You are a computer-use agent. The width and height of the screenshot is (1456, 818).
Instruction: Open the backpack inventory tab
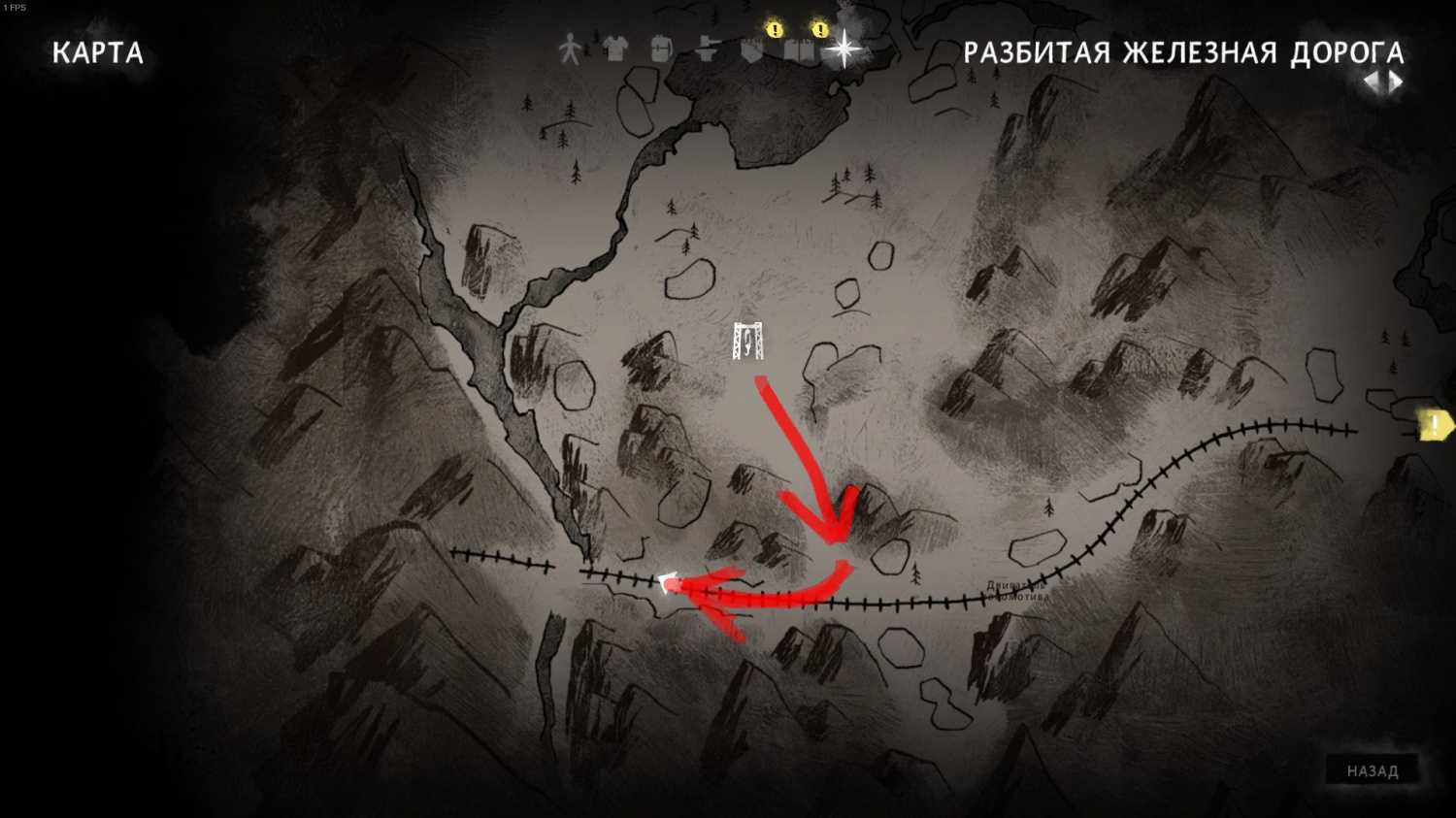point(661,49)
